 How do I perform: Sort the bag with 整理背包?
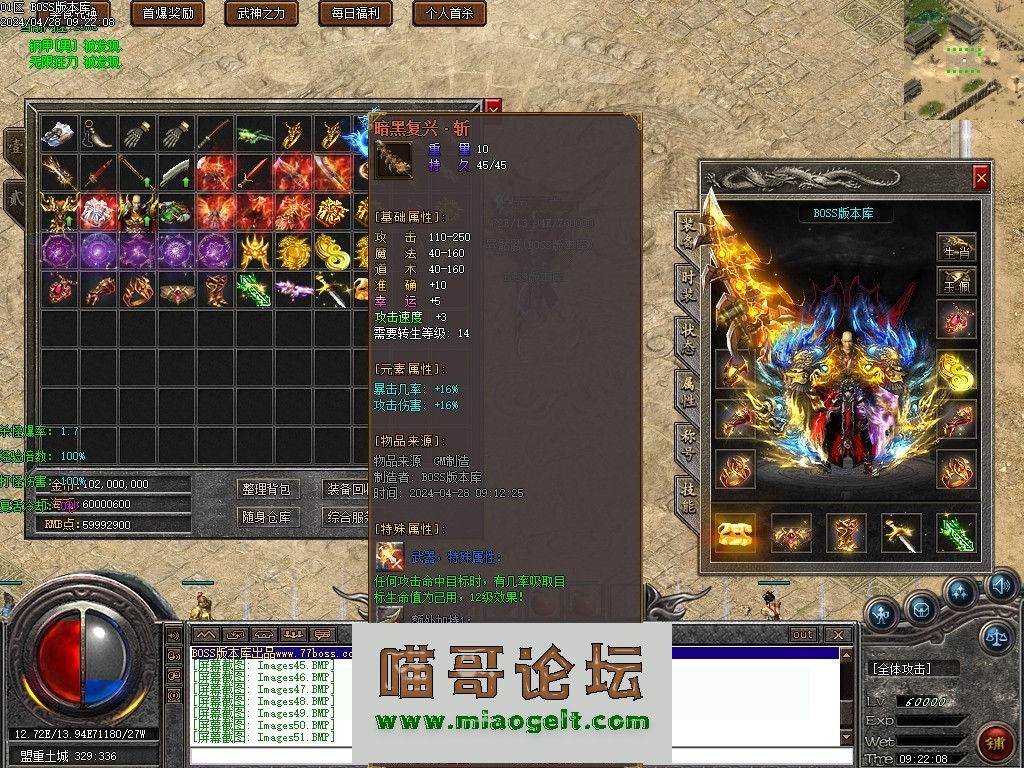pyautogui.click(x=266, y=489)
